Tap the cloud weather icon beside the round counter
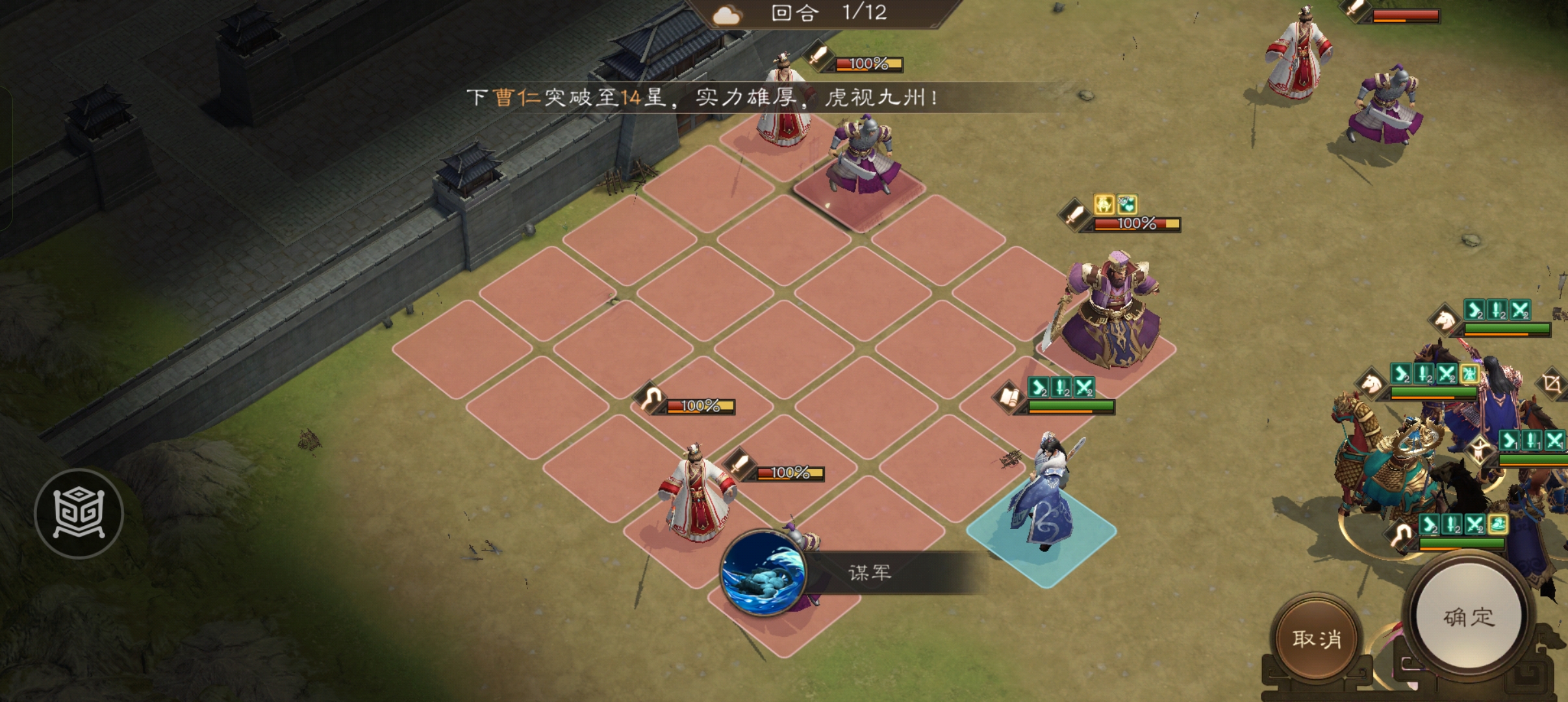This screenshot has height=702, width=1568. pos(727,14)
